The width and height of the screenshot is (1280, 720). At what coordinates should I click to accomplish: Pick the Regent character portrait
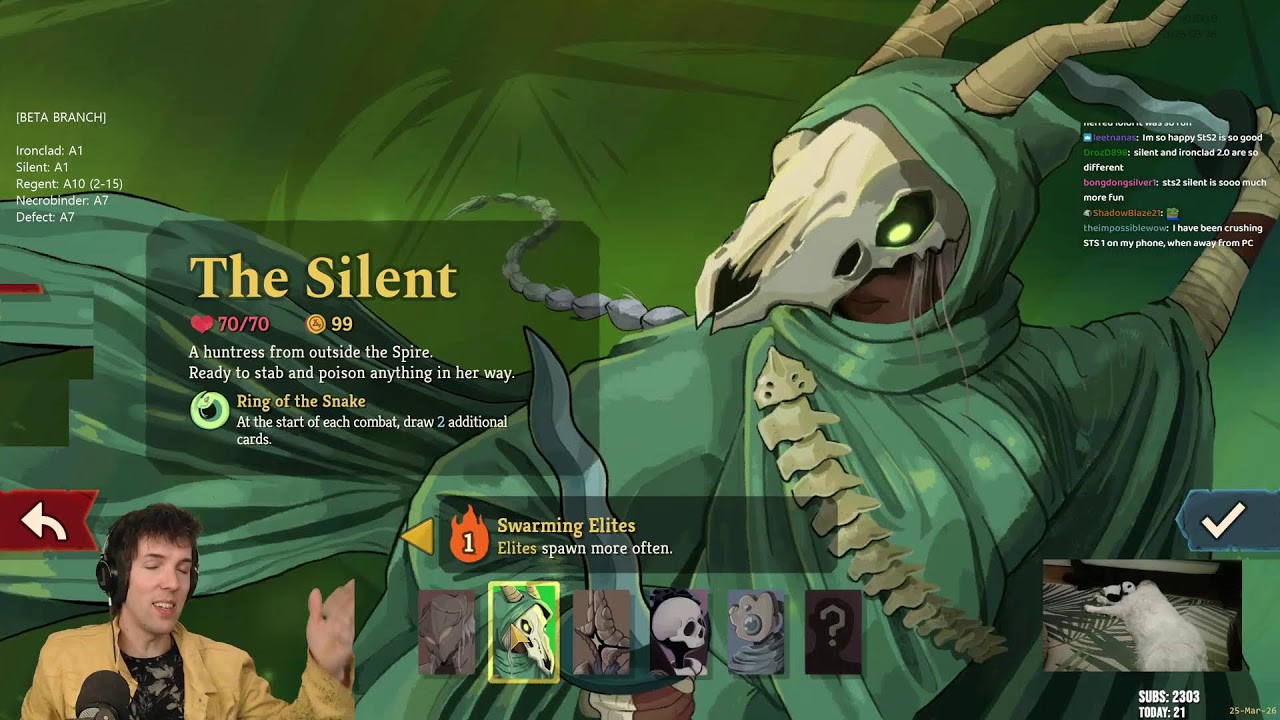coord(602,632)
